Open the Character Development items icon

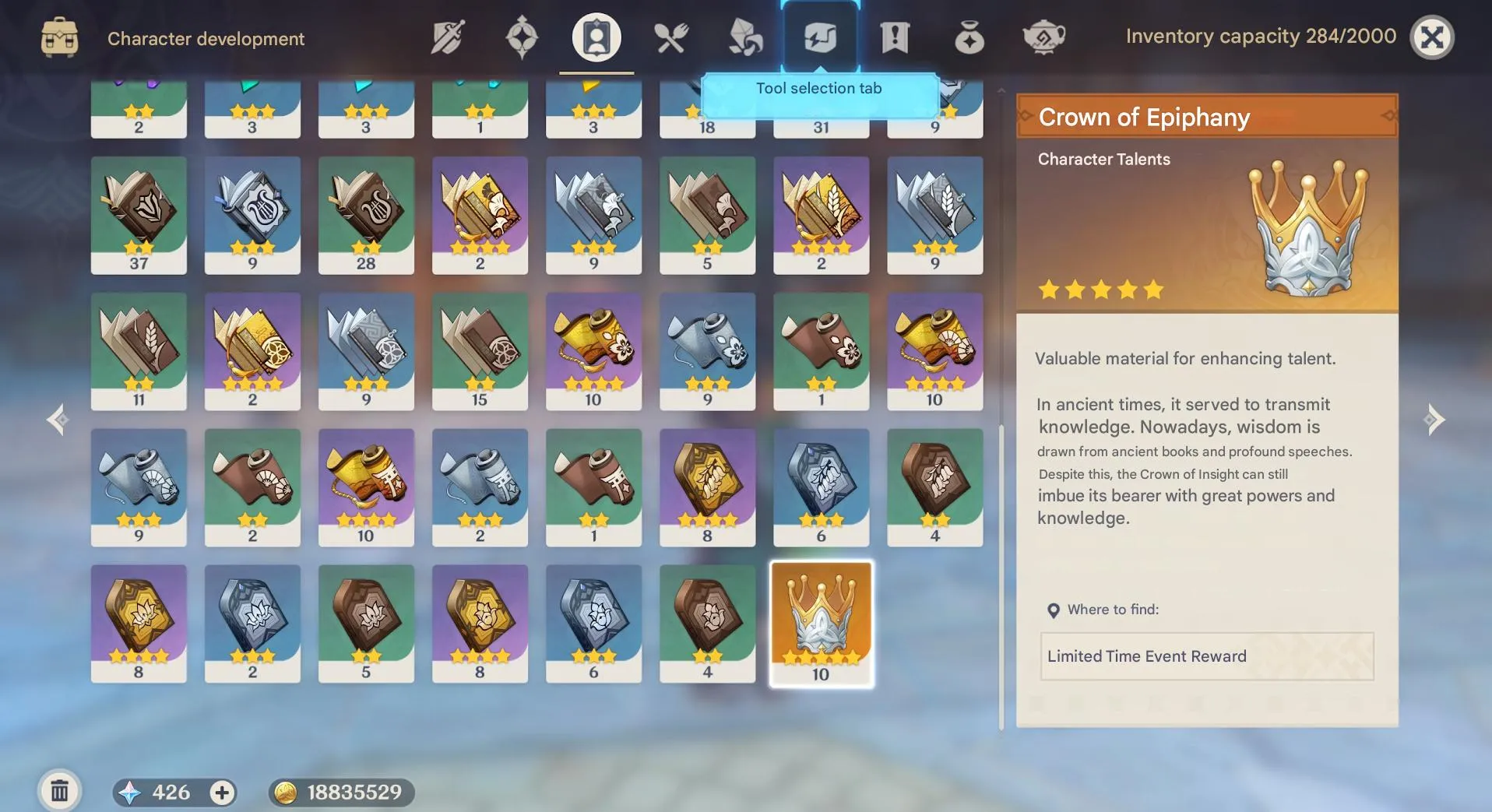tap(595, 37)
